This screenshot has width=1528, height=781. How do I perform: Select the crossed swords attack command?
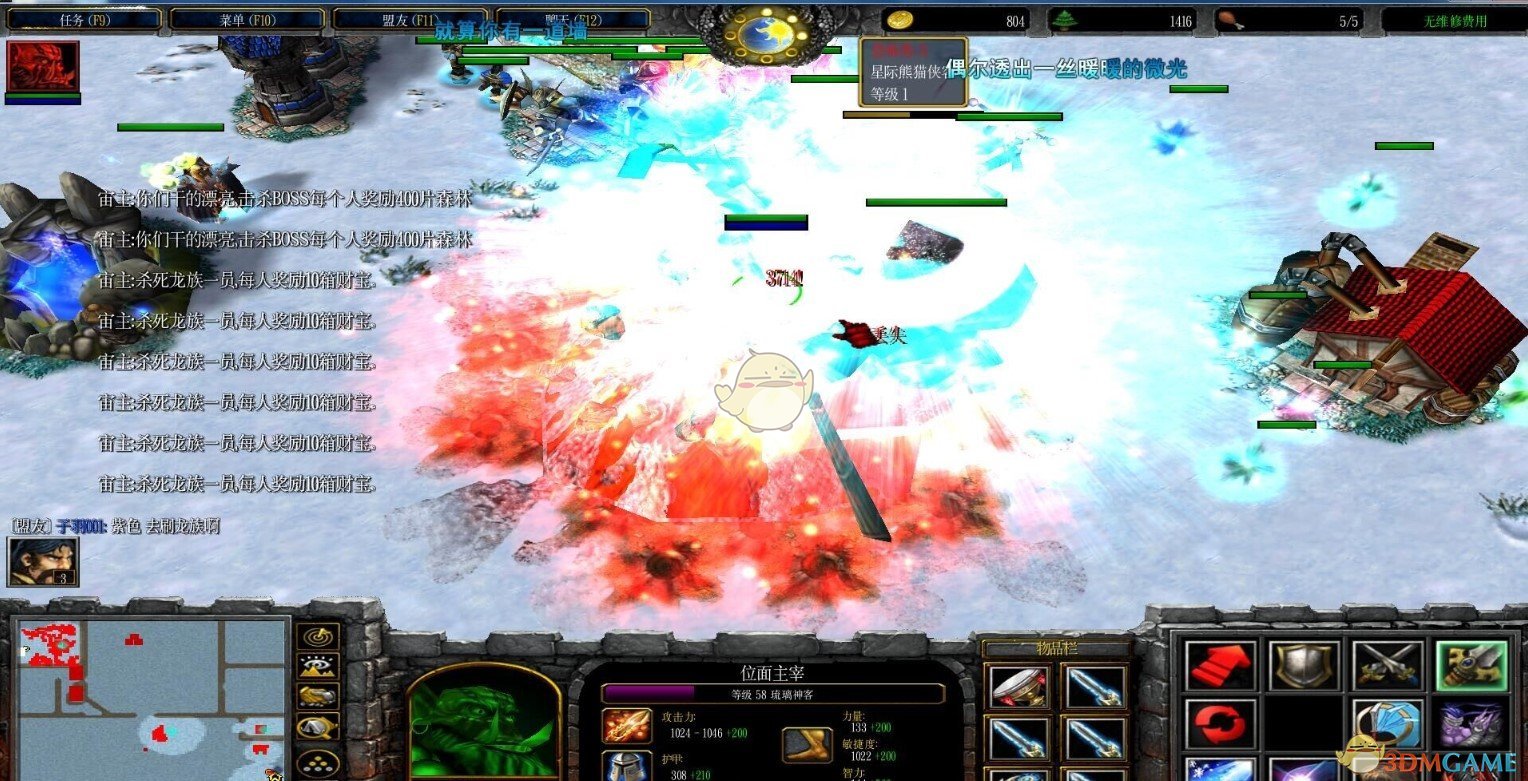point(1388,665)
